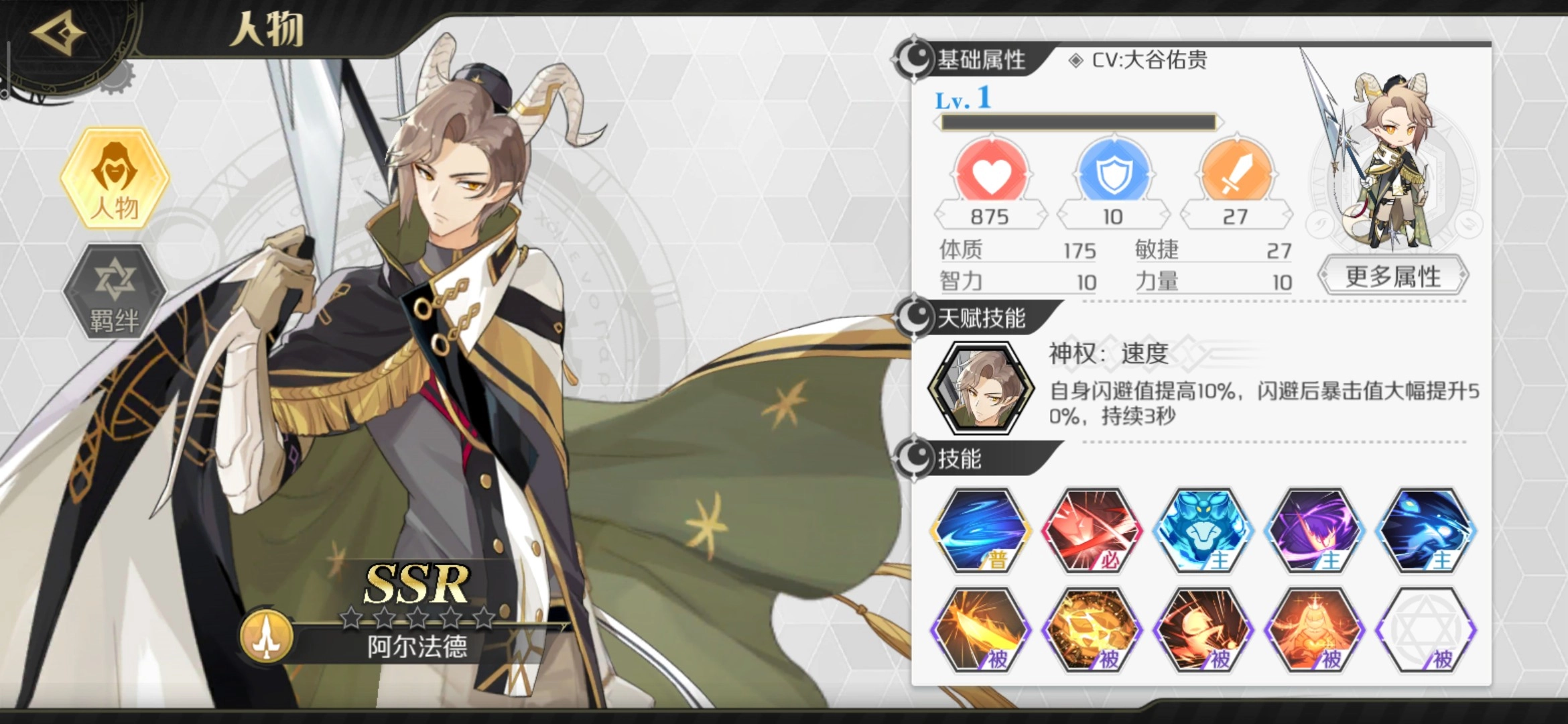This screenshot has height=724, width=1568.
Task: Open the red slash 必 skill
Action: coord(1092,530)
